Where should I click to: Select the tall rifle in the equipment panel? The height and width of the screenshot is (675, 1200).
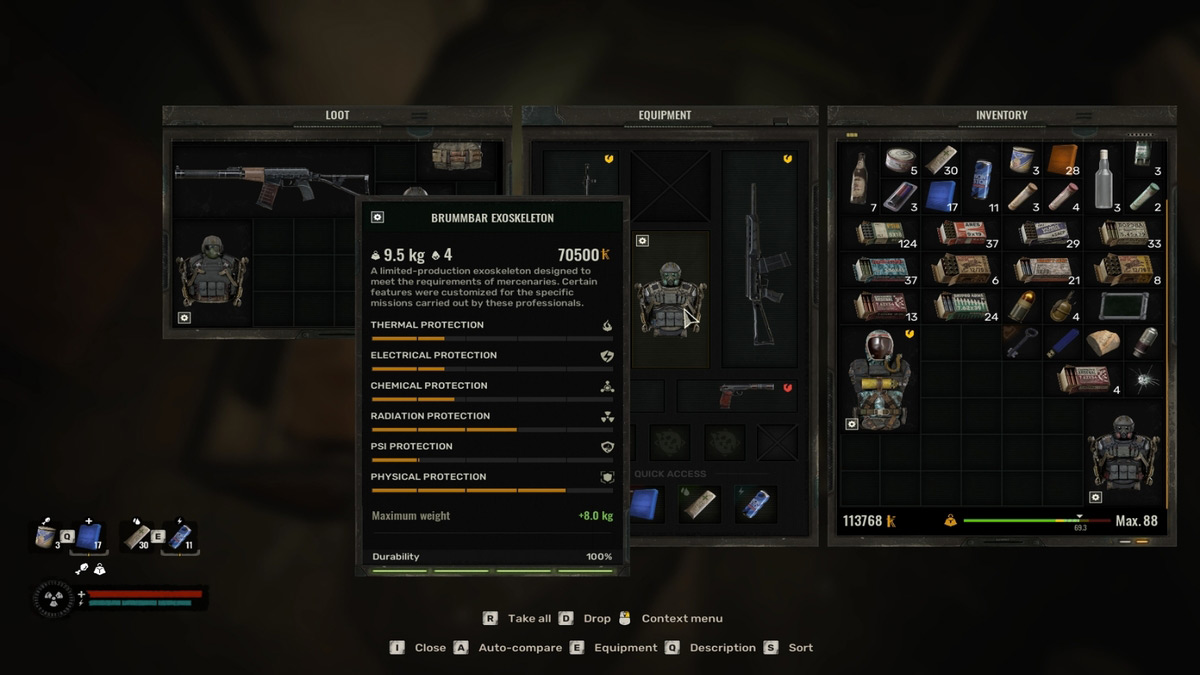(x=759, y=260)
